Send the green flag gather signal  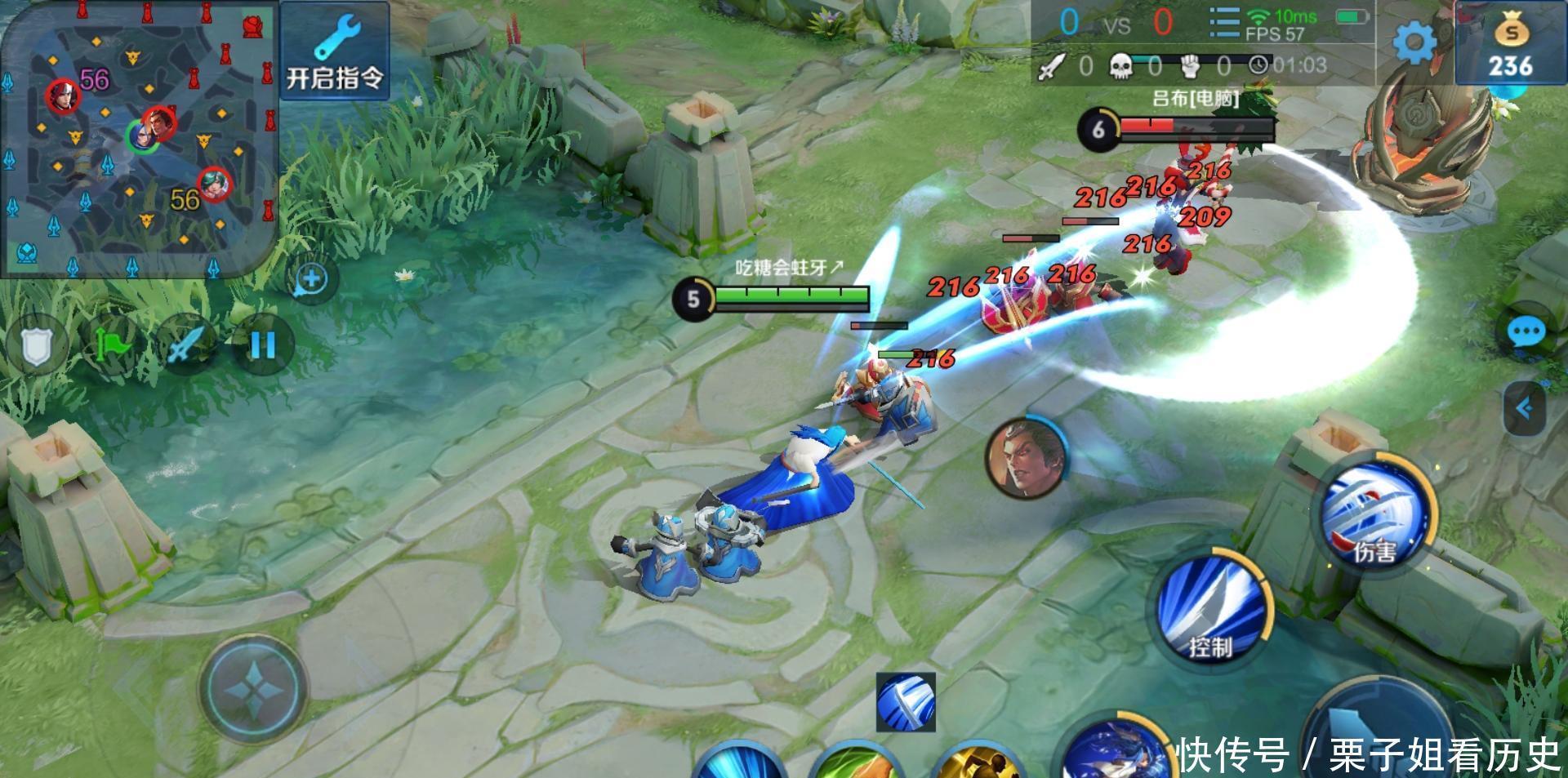(113, 345)
